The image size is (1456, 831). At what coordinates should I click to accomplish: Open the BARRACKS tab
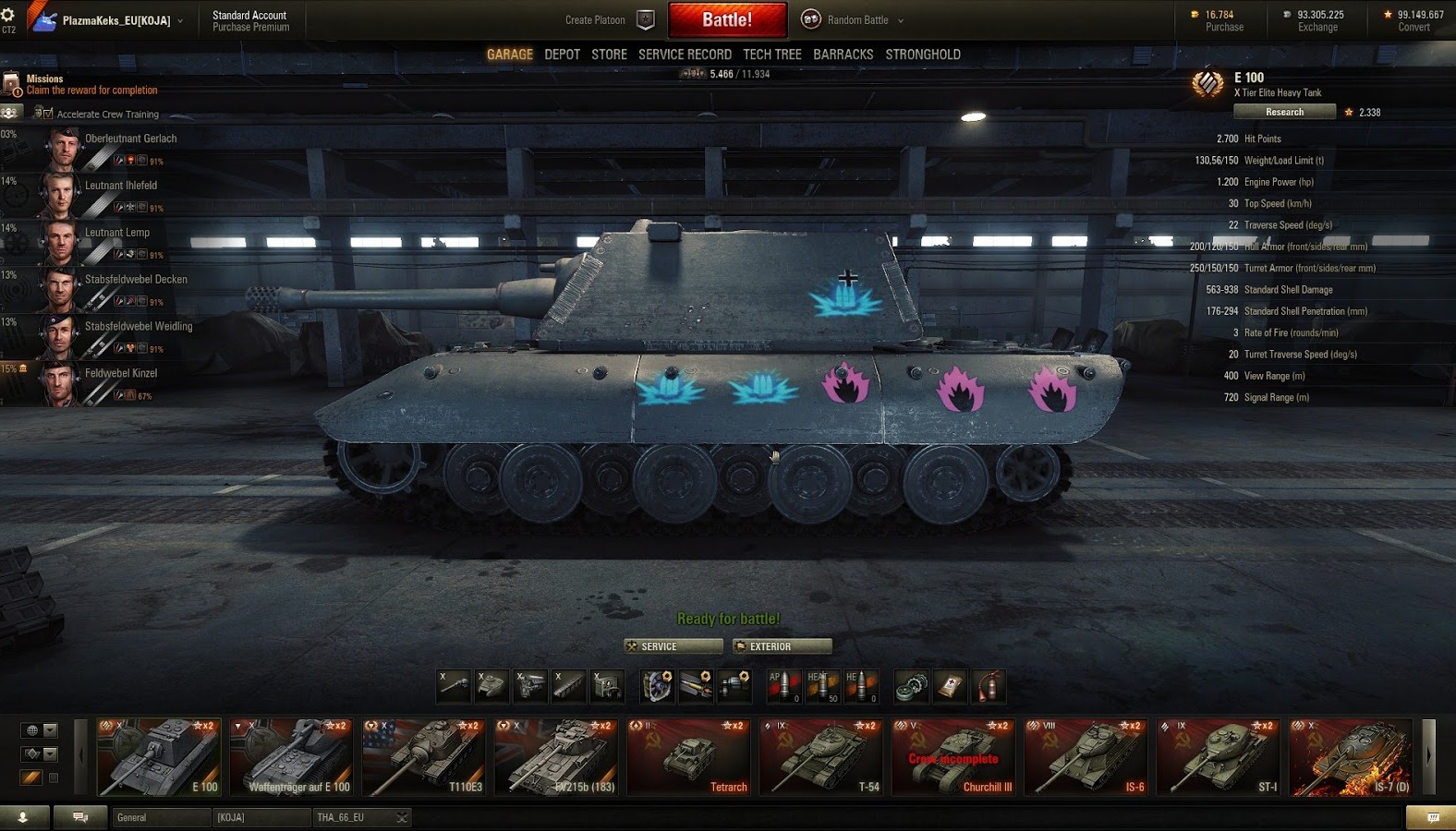pyautogui.click(x=843, y=54)
